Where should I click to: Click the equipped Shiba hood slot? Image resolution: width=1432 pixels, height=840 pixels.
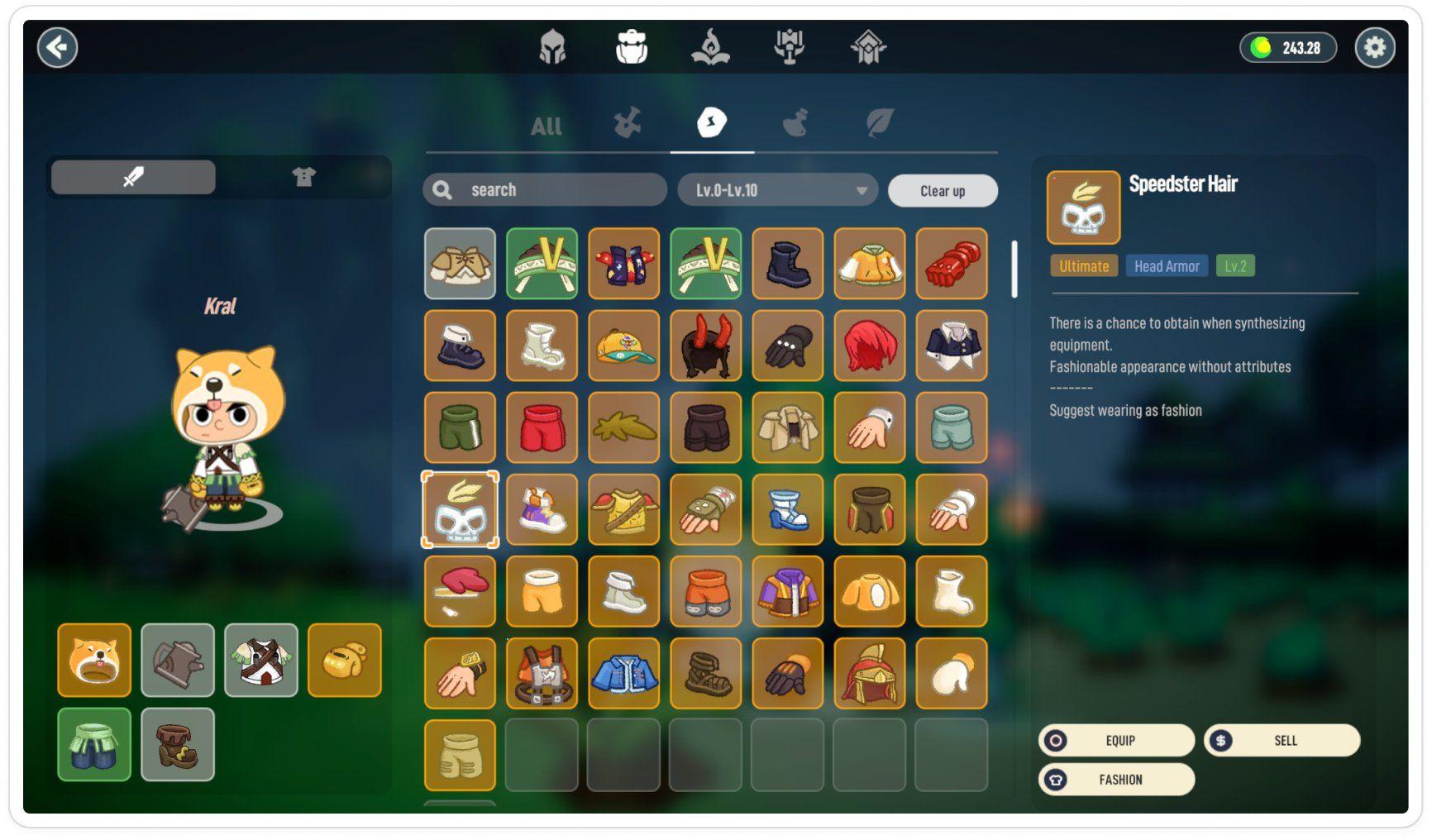pyautogui.click(x=93, y=661)
